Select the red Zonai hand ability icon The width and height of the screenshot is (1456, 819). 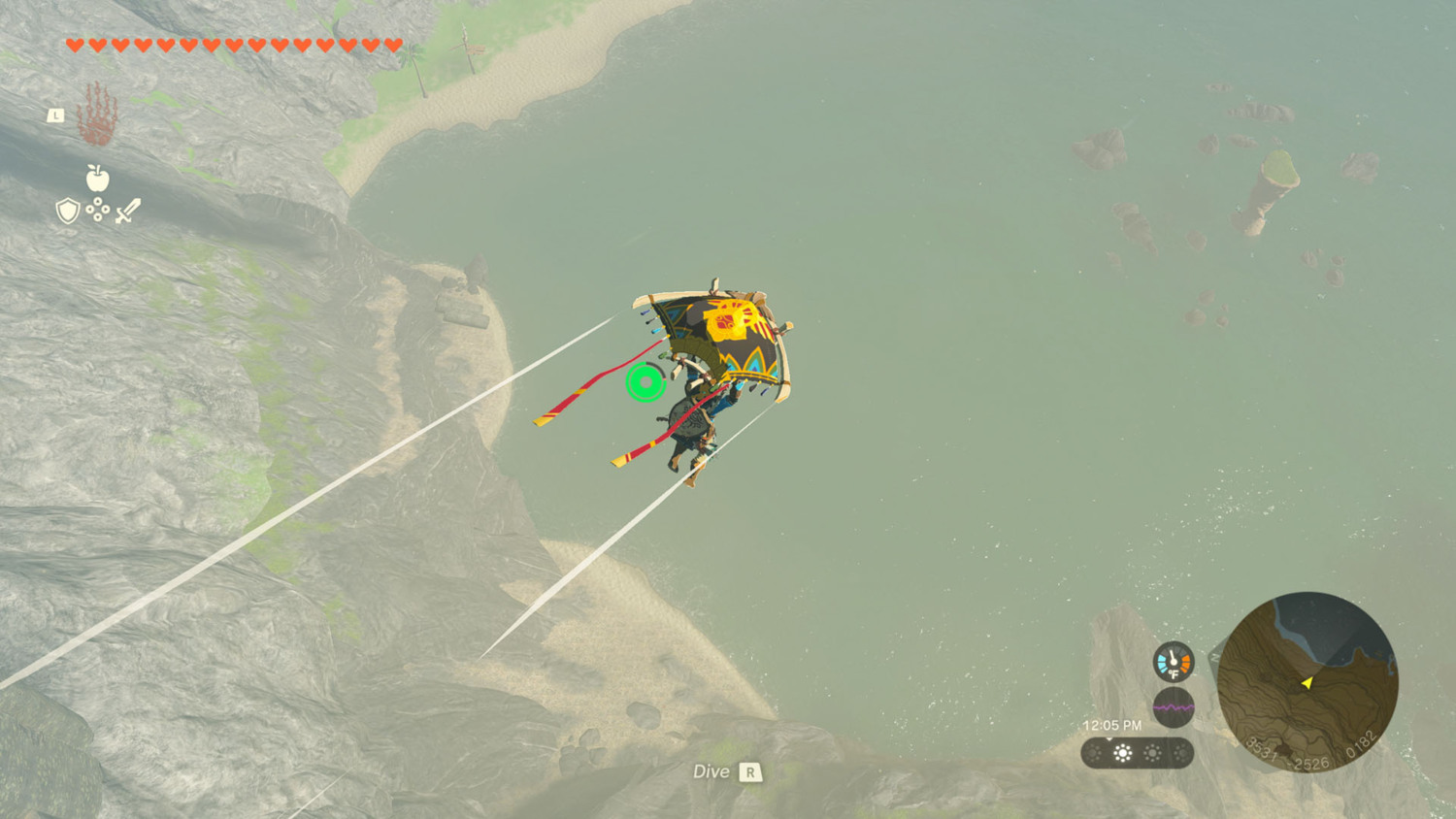click(x=97, y=115)
